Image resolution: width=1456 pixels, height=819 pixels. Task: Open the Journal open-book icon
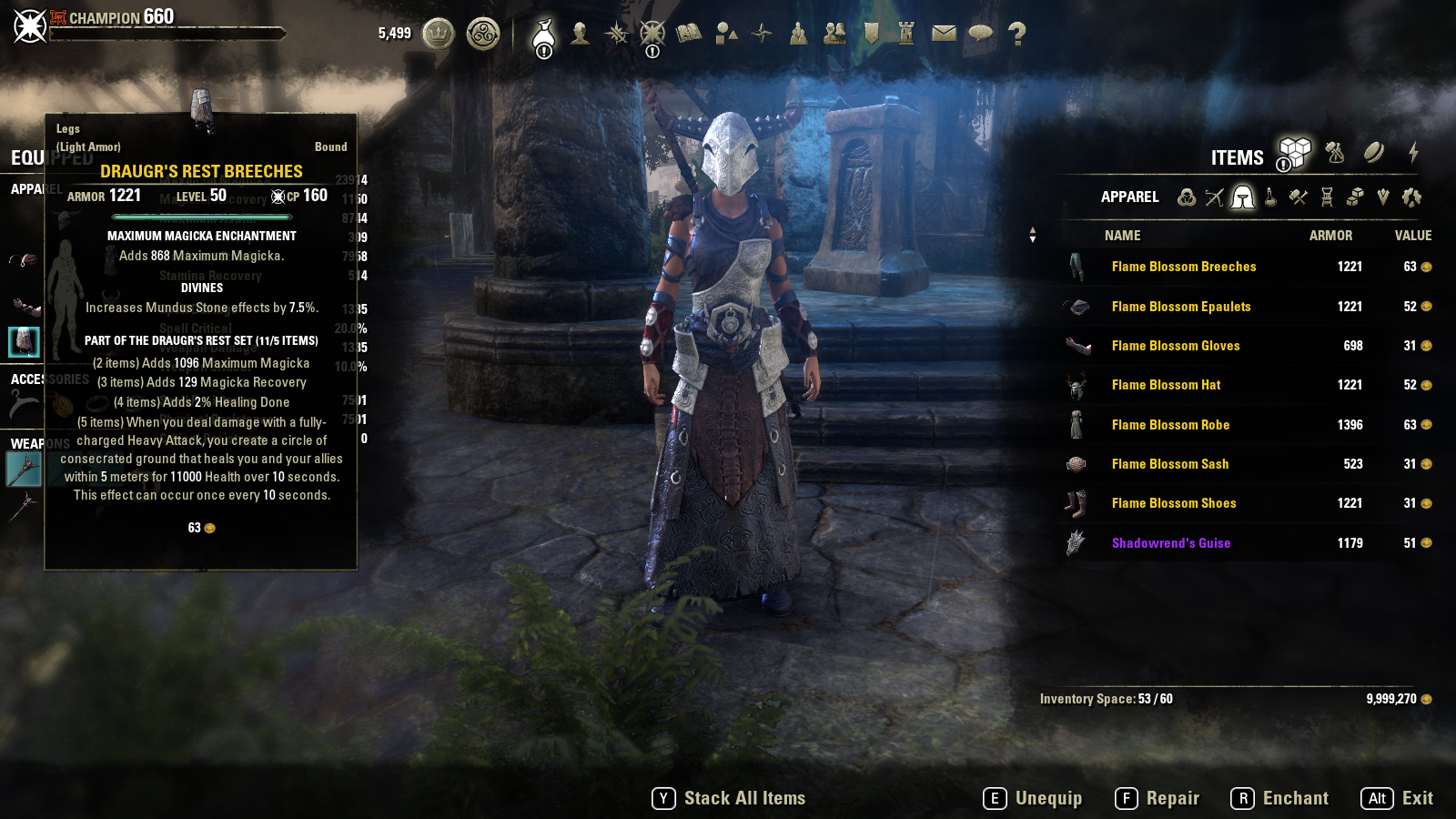coord(689,34)
